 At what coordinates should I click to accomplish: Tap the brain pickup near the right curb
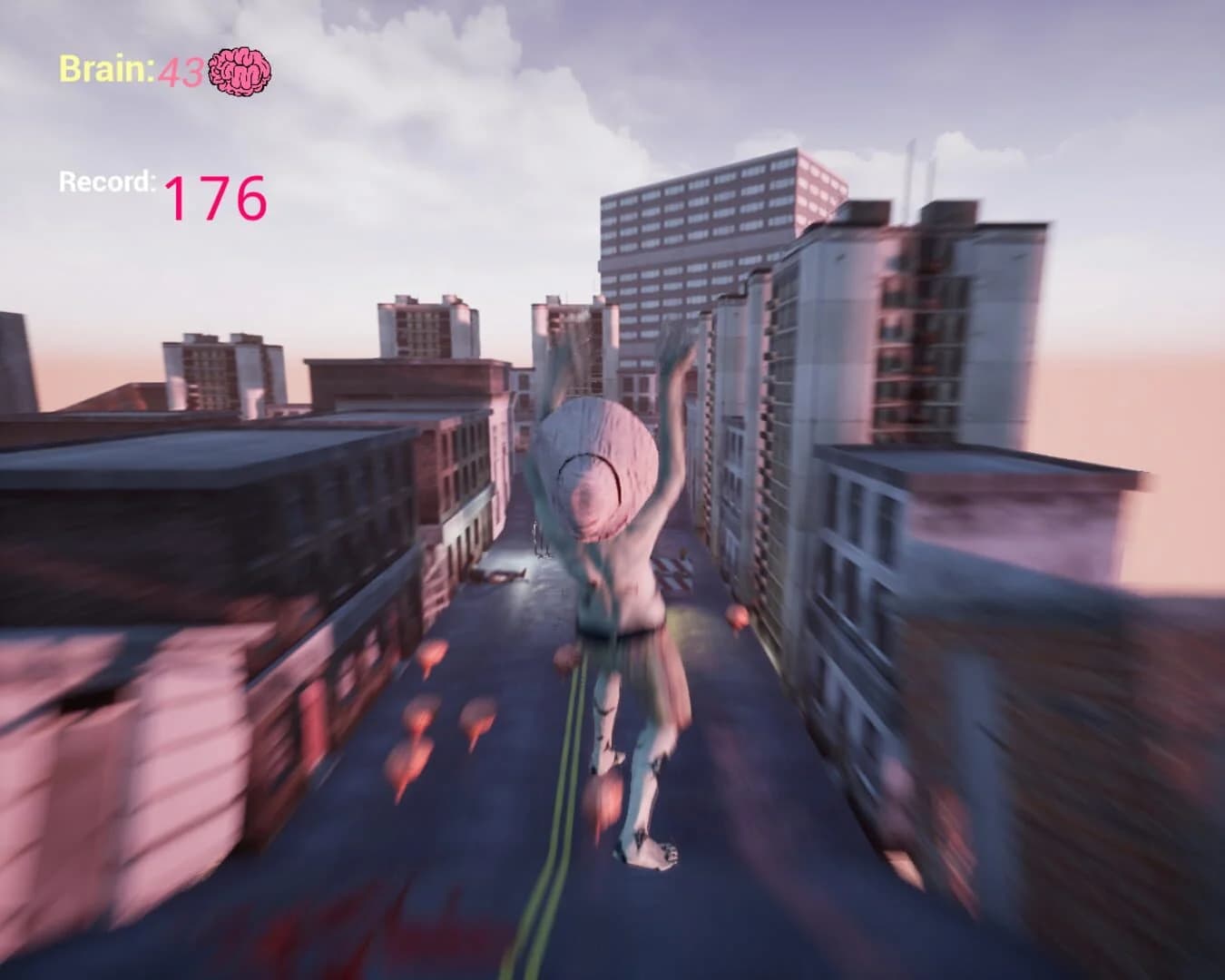tap(737, 619)
